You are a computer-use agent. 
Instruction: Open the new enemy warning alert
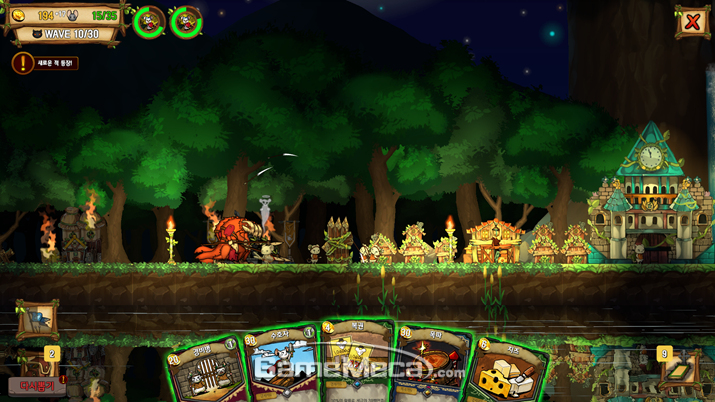[23, 63]
